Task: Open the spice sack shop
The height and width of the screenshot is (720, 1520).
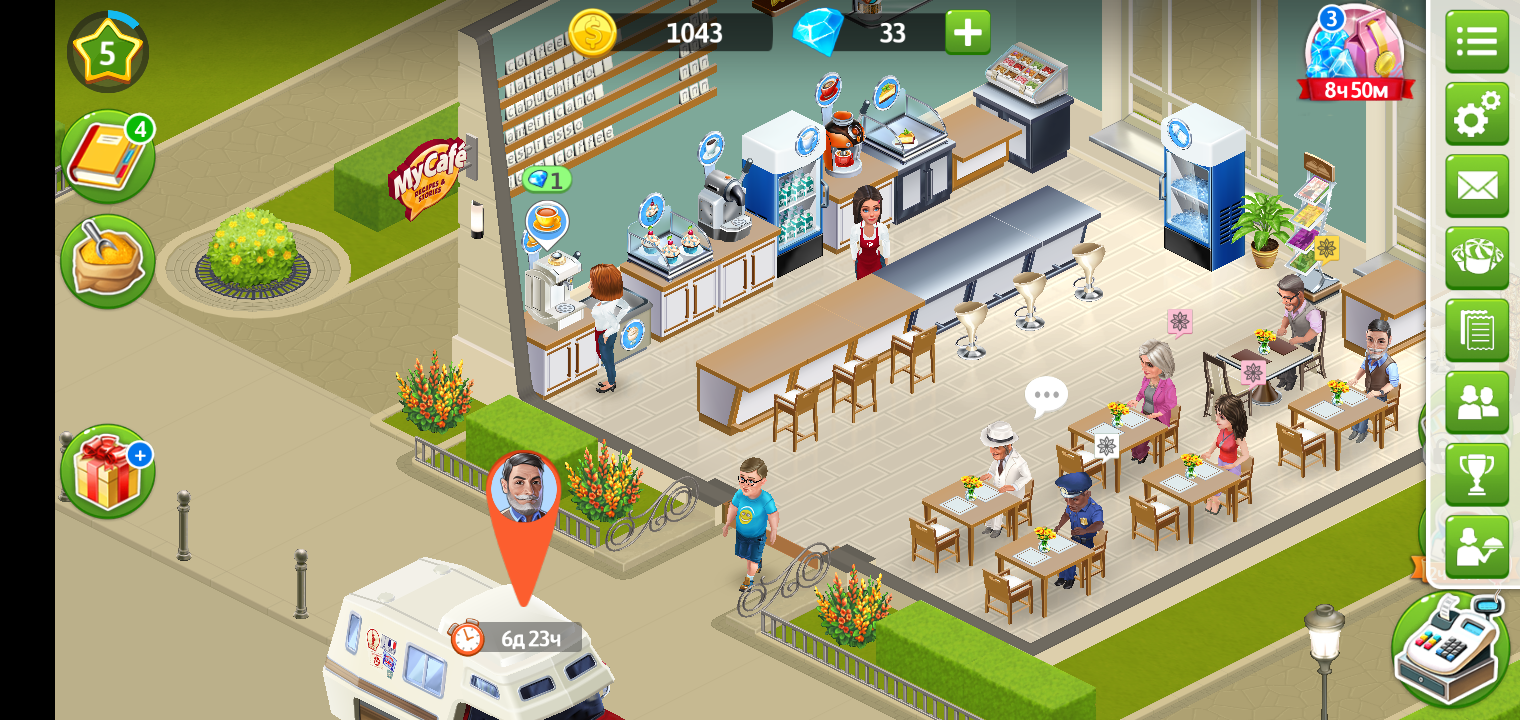Action: point(107,261)
